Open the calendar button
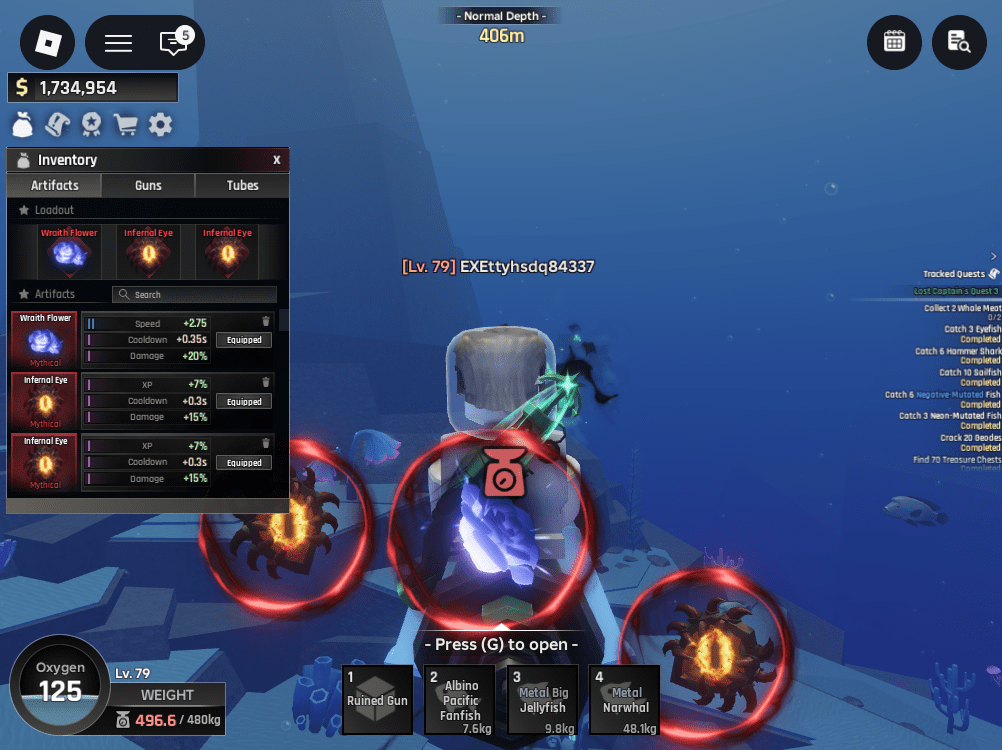Image resolution: width=1002 pixels, height=750 pixels. point(894,41)
